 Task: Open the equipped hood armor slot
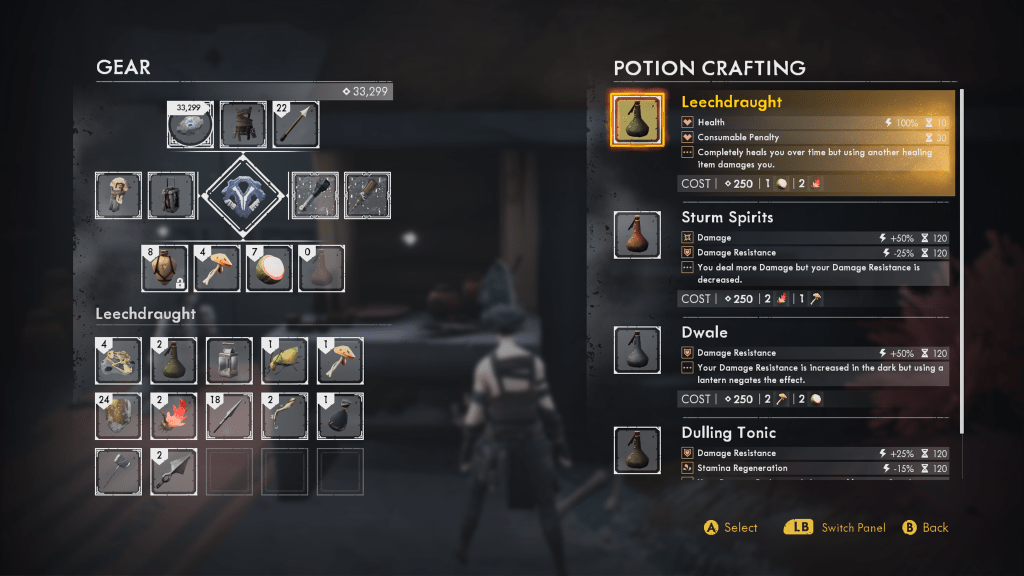[x=119, y=195]
